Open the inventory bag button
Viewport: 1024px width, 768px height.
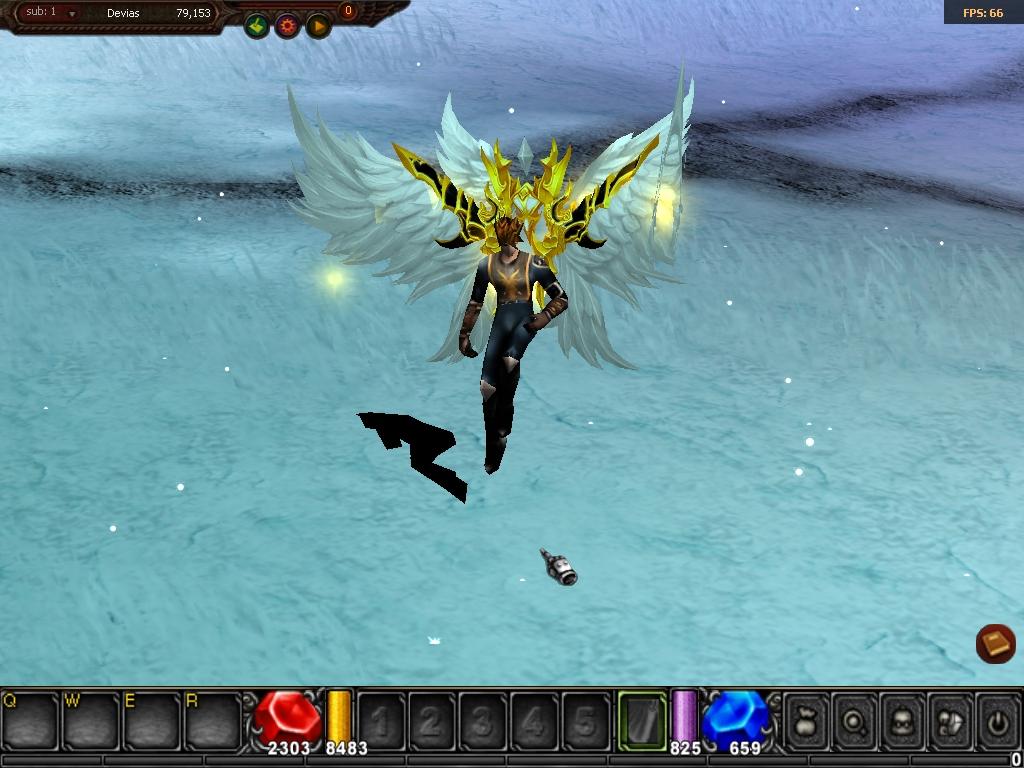[x=806, y=721]
